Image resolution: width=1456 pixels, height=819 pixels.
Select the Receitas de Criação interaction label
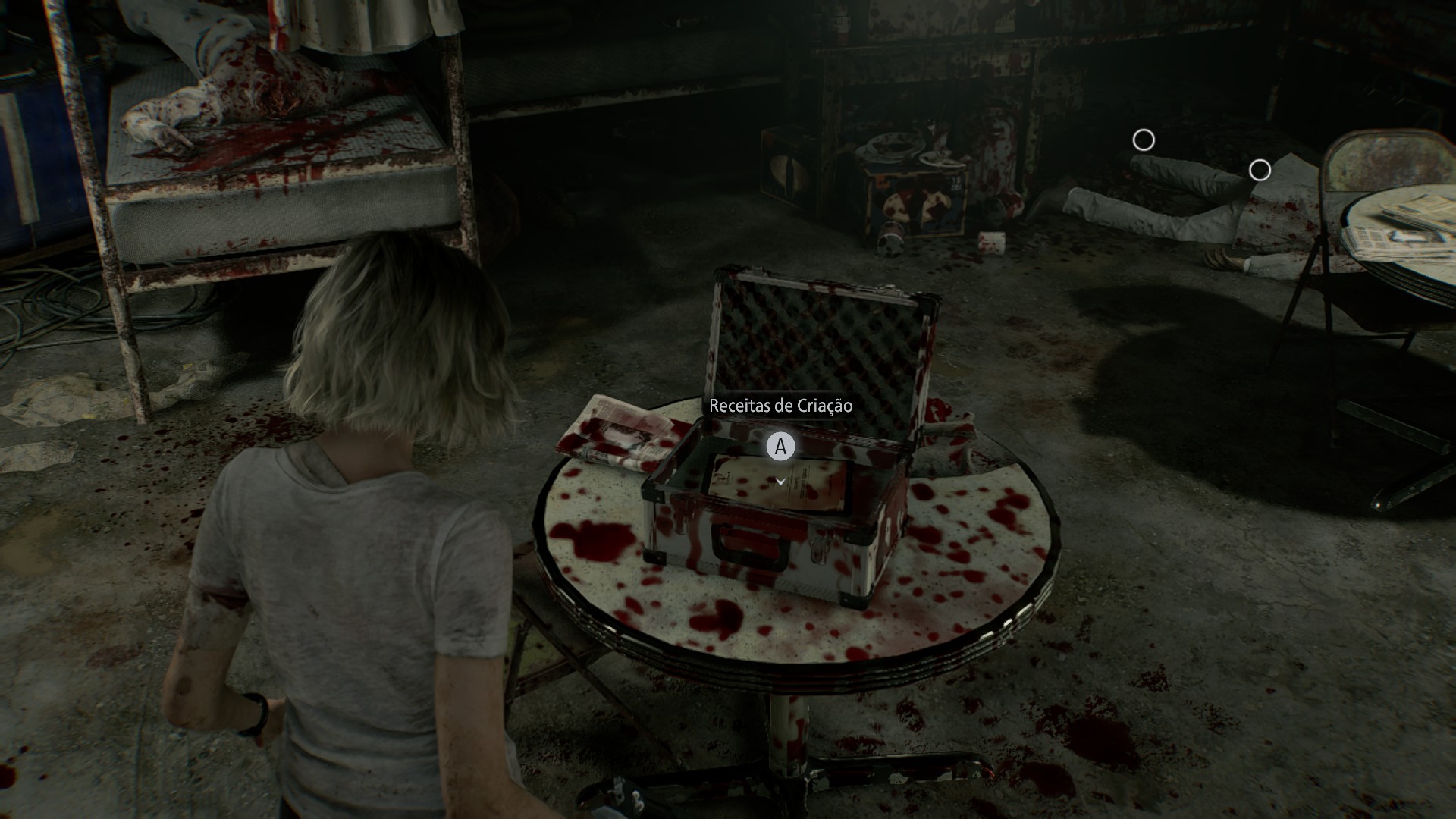(x=780, y=406)
